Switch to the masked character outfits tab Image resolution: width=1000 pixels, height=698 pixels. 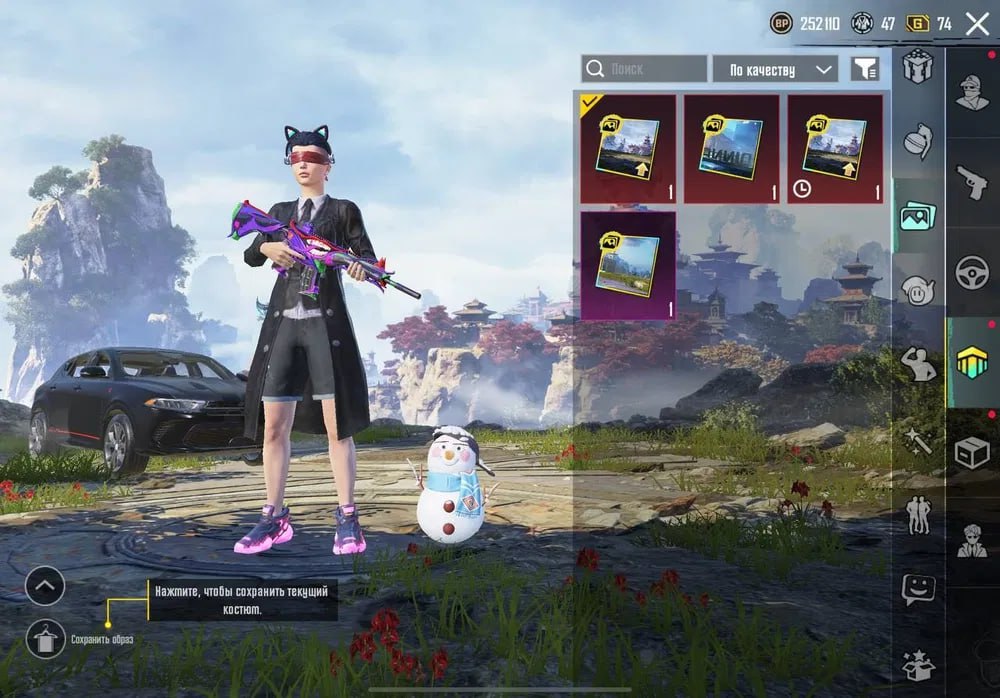(x=971, y=94)
